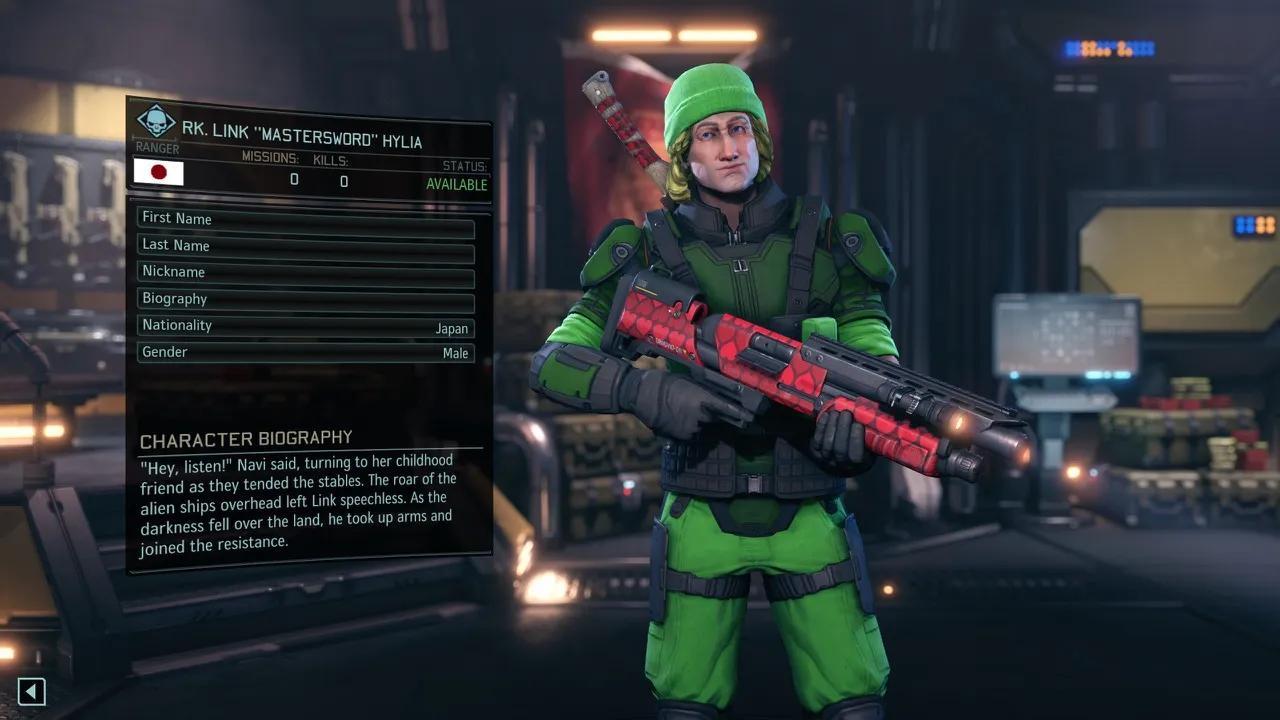Open the Last Name entry
Image resolution: width=1280 pixels, height=720 pixels.
[x=305, y=245]
